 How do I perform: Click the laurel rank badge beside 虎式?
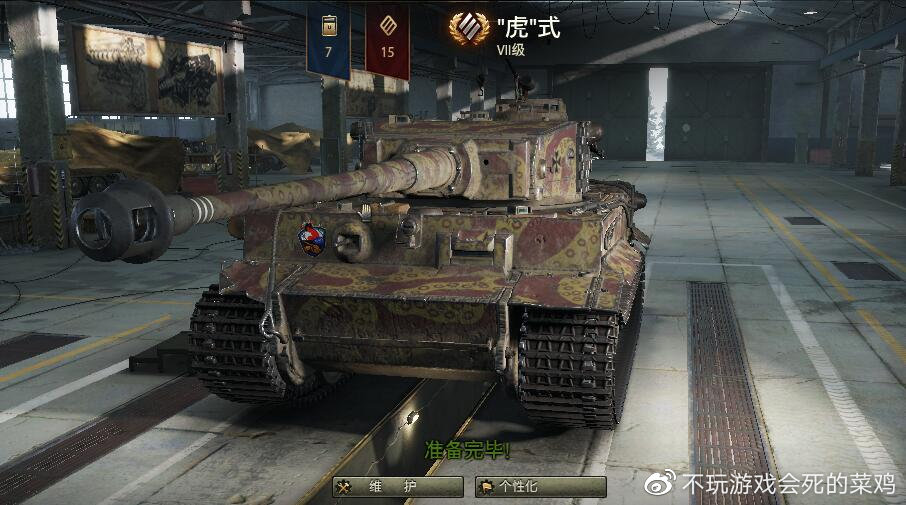[x=462, y=27]
